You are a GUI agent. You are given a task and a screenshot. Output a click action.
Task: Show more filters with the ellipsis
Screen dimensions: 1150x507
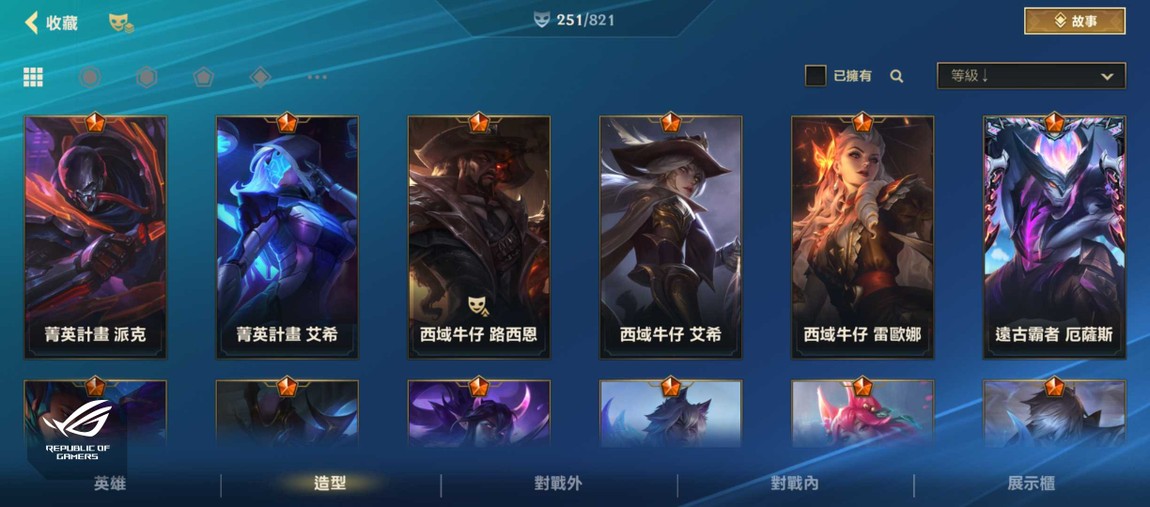point(317,77)
